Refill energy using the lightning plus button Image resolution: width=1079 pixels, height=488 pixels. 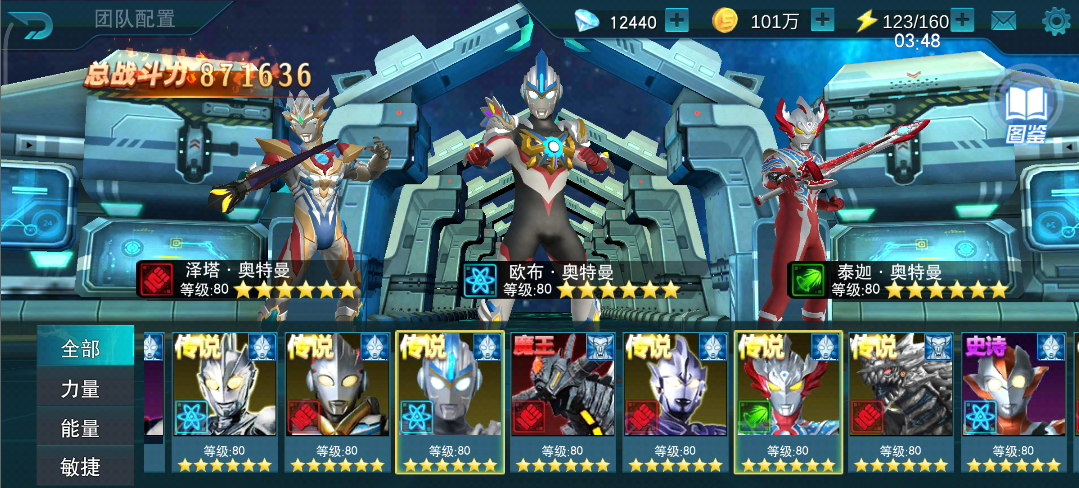(962, 20)
